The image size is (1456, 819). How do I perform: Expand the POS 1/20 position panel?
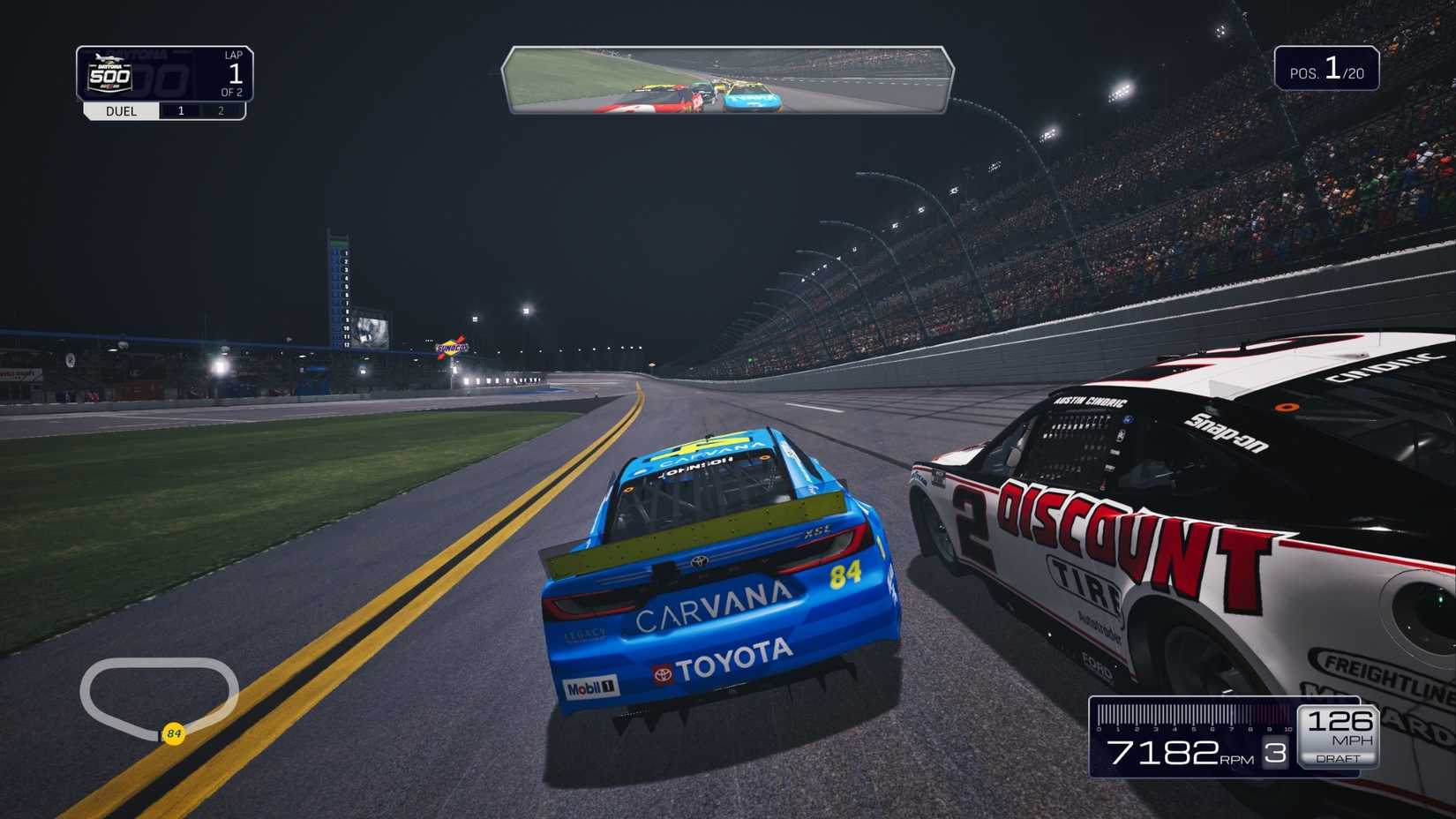tap(1329, 68)
